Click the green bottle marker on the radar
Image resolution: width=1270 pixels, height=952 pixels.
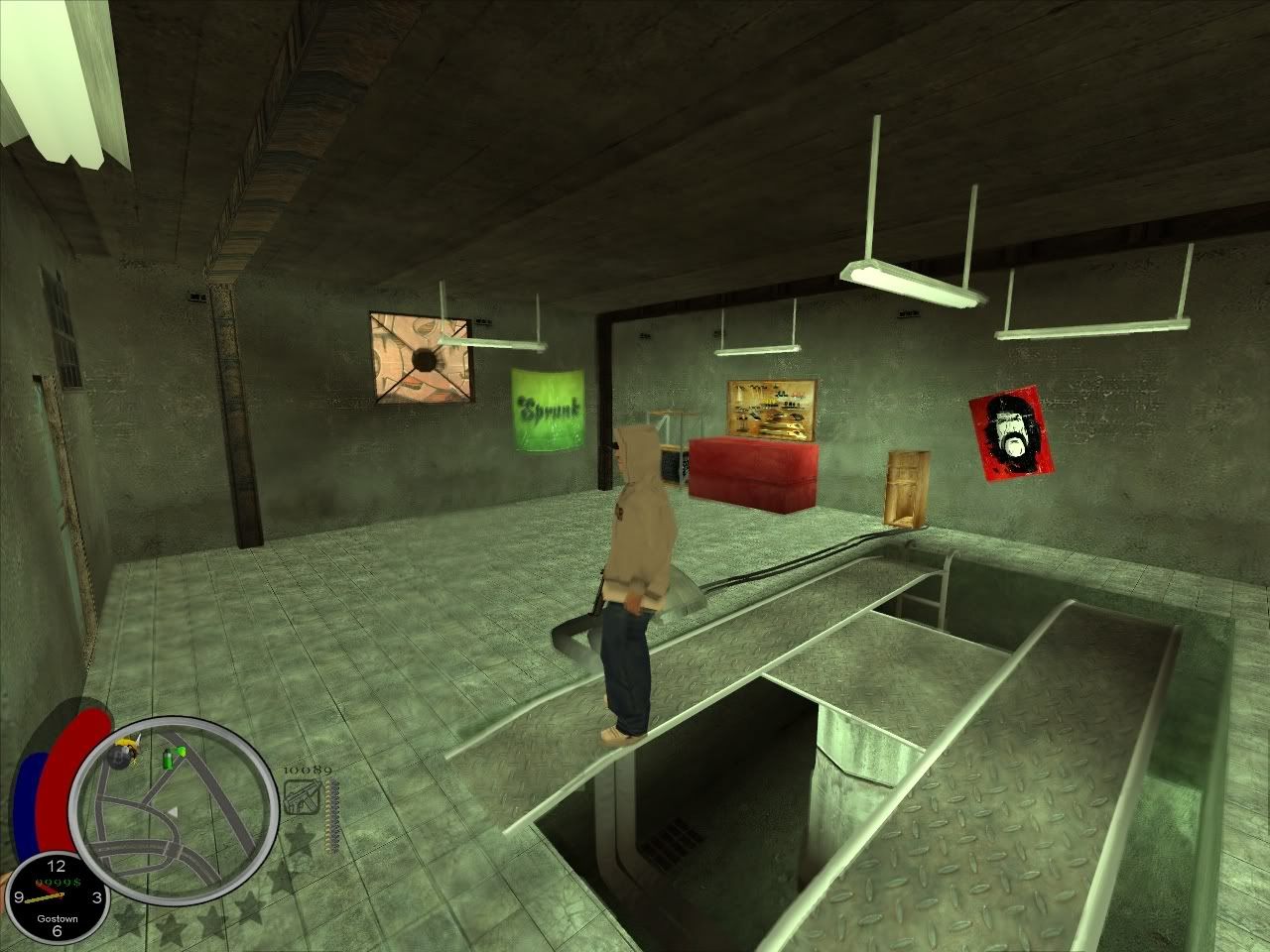coord(169,759)
